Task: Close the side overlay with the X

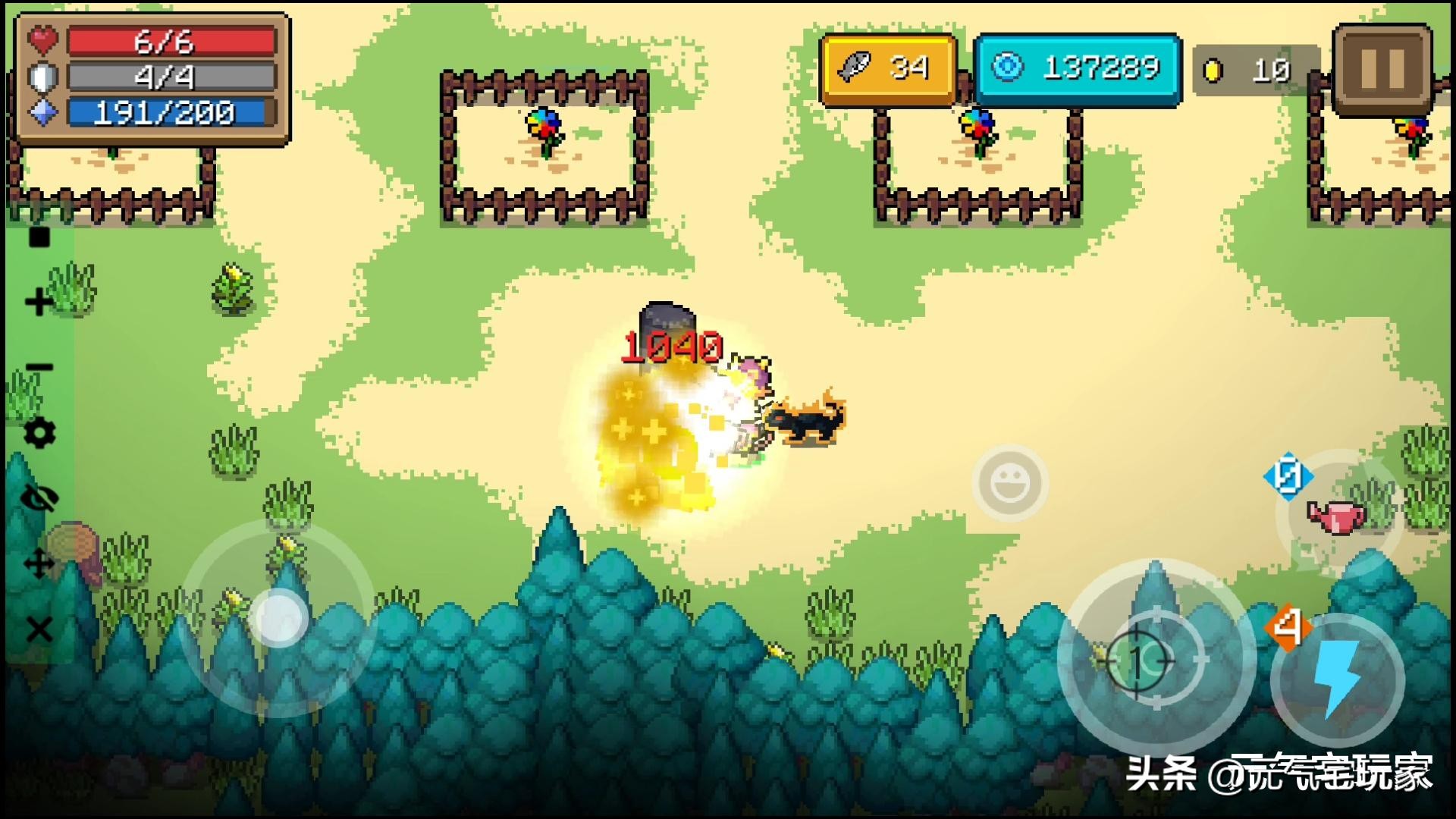Action: (x=39, y=629)
